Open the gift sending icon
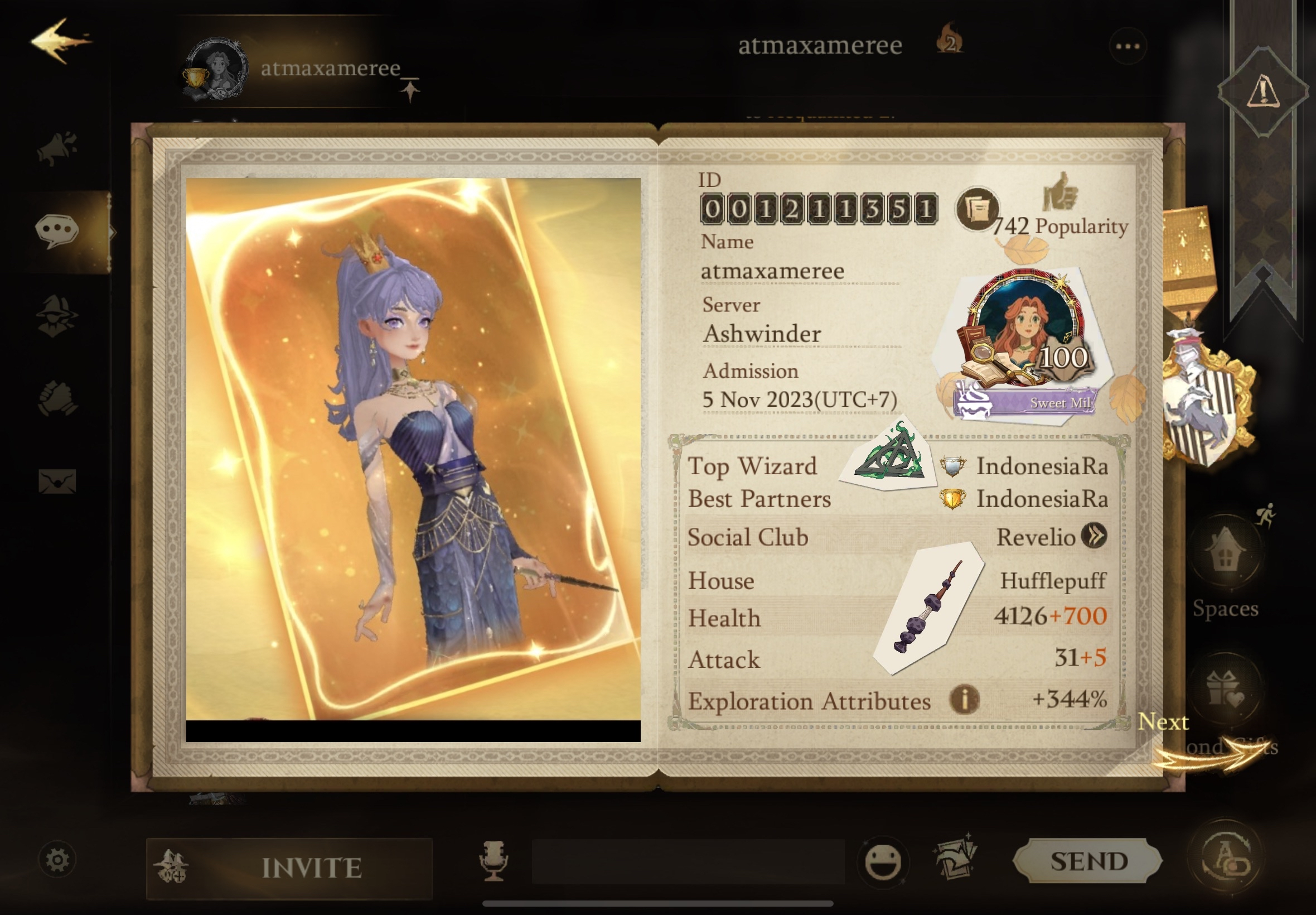1316x915 pixels. pyautogui.click(x=1225, y=689)
